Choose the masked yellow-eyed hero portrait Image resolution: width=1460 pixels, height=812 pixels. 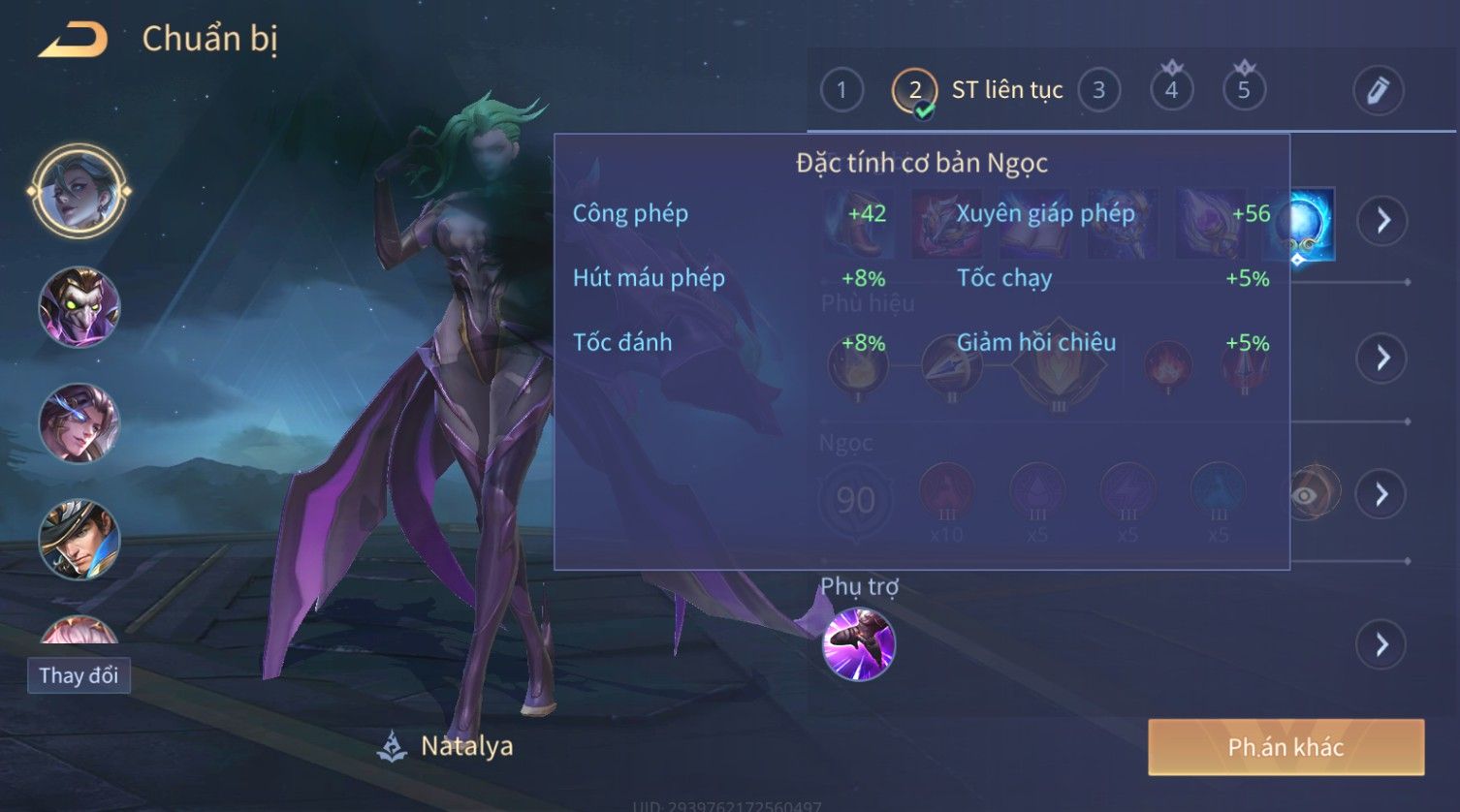79,308
